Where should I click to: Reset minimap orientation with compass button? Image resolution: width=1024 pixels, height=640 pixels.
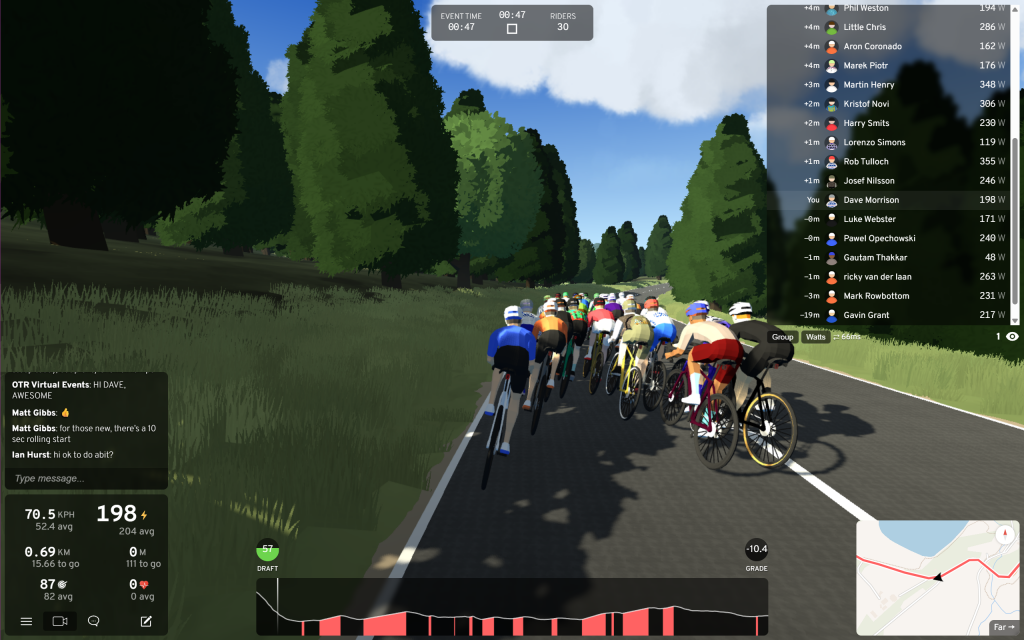click(x=1006, y=533)
